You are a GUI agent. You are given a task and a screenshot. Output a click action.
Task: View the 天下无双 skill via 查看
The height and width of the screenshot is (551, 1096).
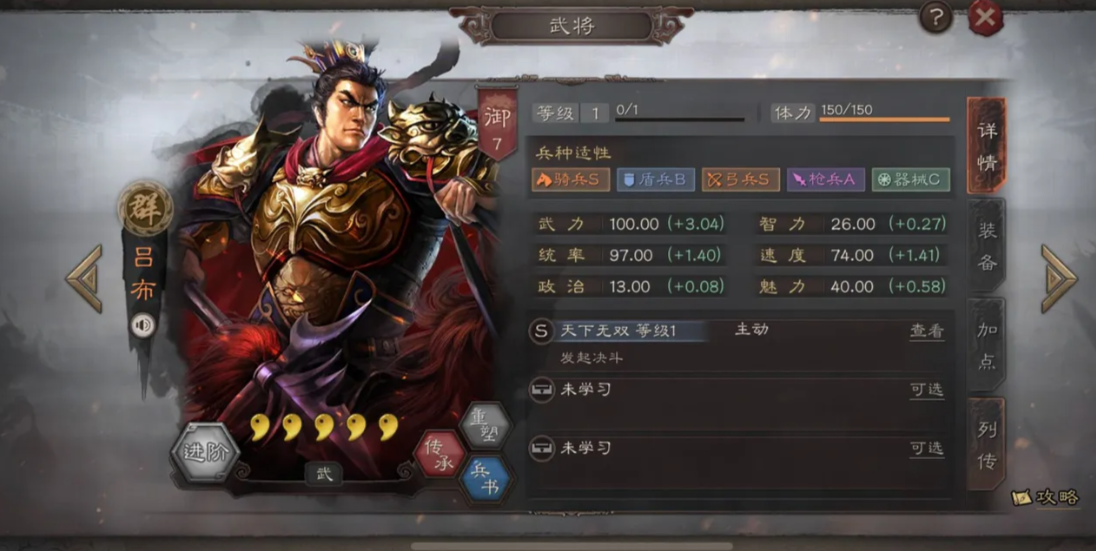pos(926,331)
